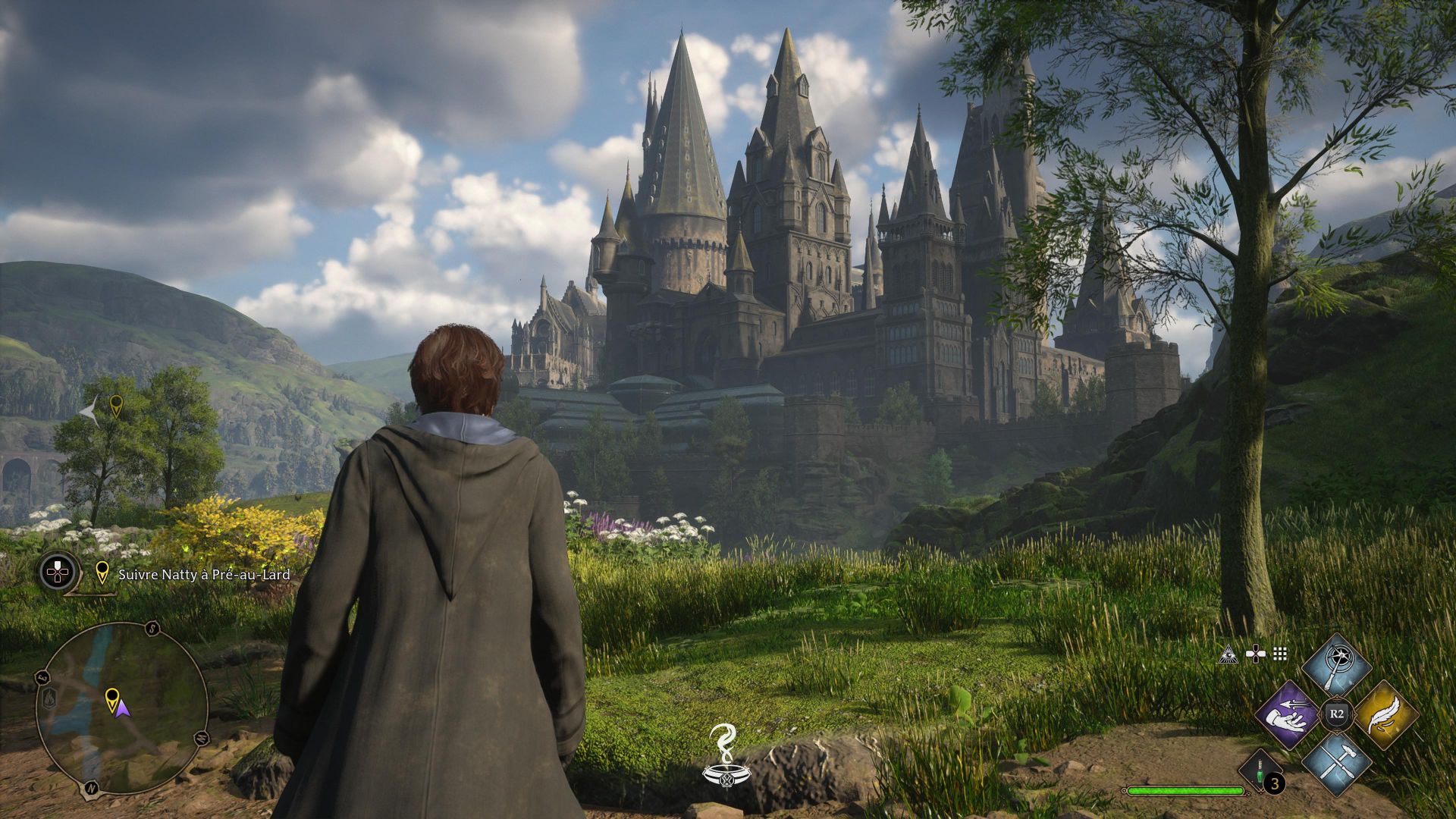Click the yellow waypoint marker beside the white arrow

pyautogui.click(x=116, y=406)
